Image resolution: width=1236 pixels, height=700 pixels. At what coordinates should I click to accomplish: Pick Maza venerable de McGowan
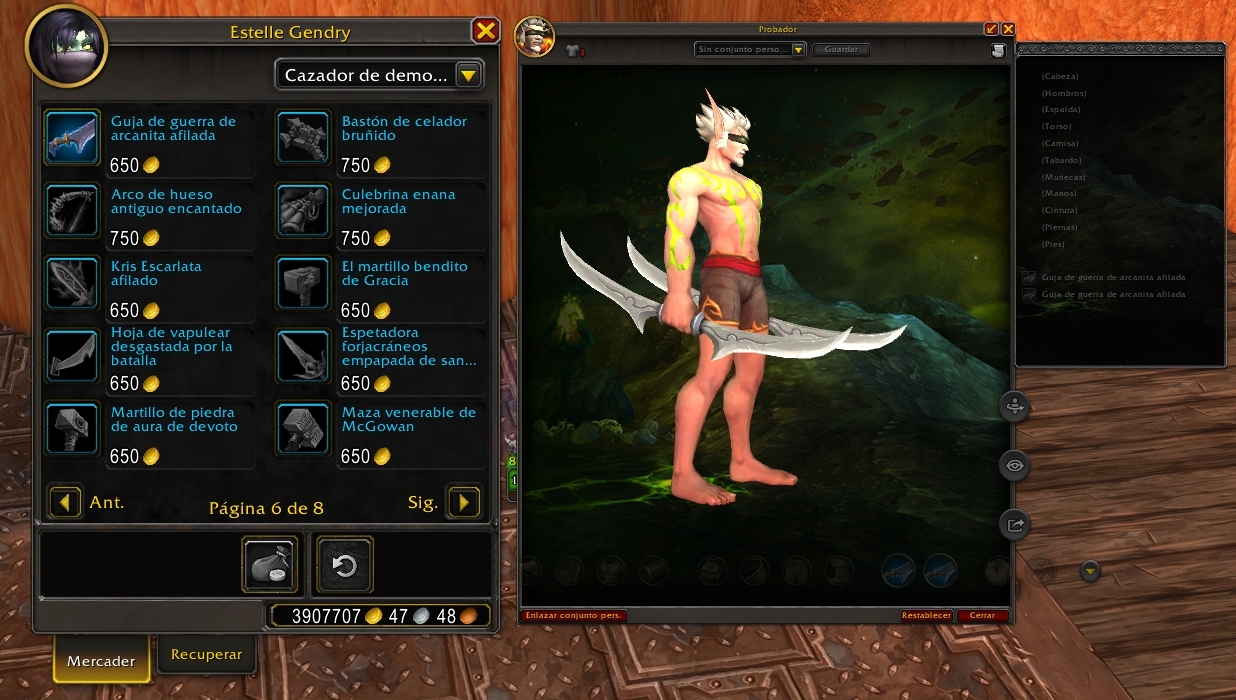[303, 429]
